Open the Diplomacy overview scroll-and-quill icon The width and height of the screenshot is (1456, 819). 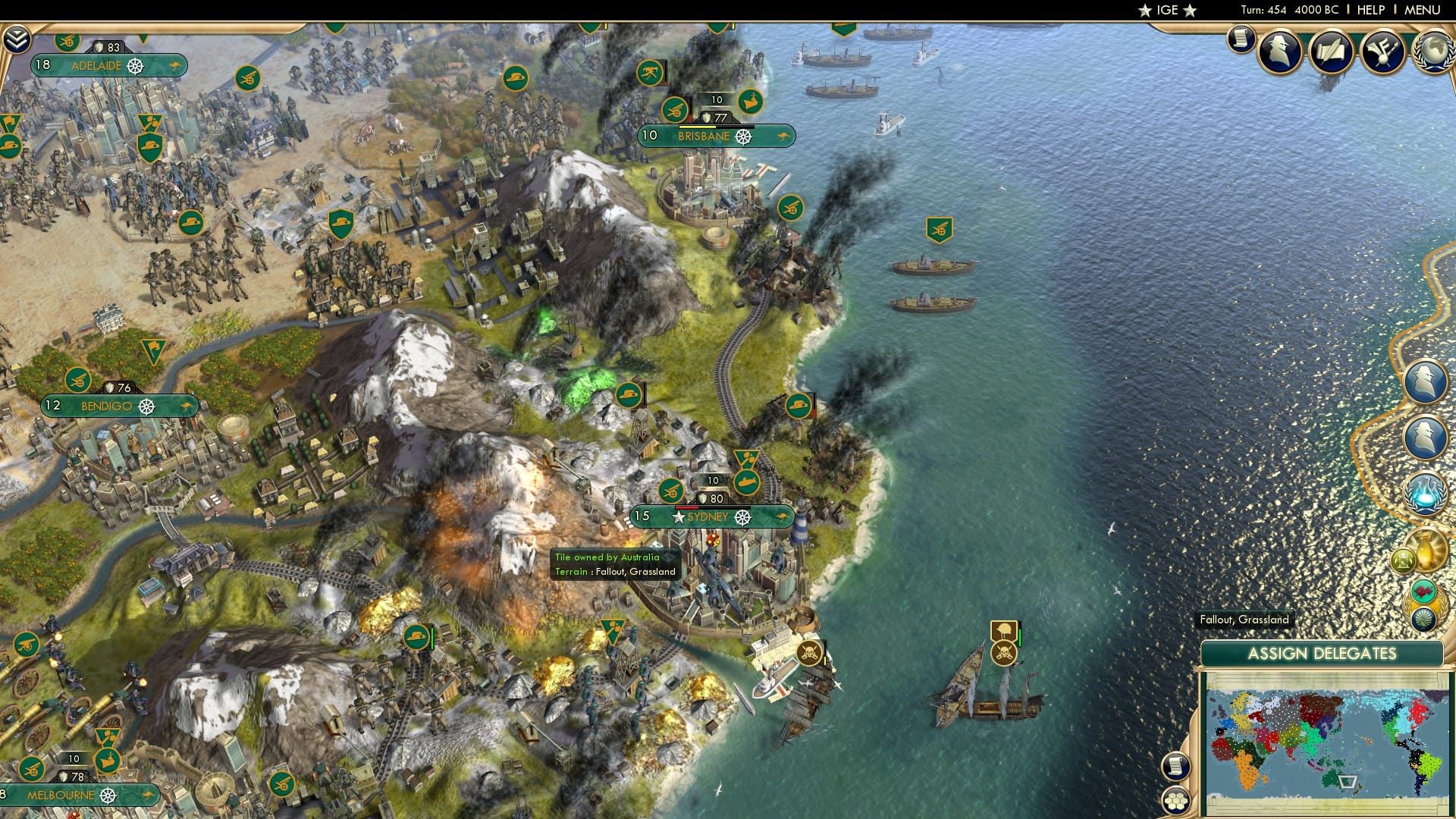(x=1330, y=52)
